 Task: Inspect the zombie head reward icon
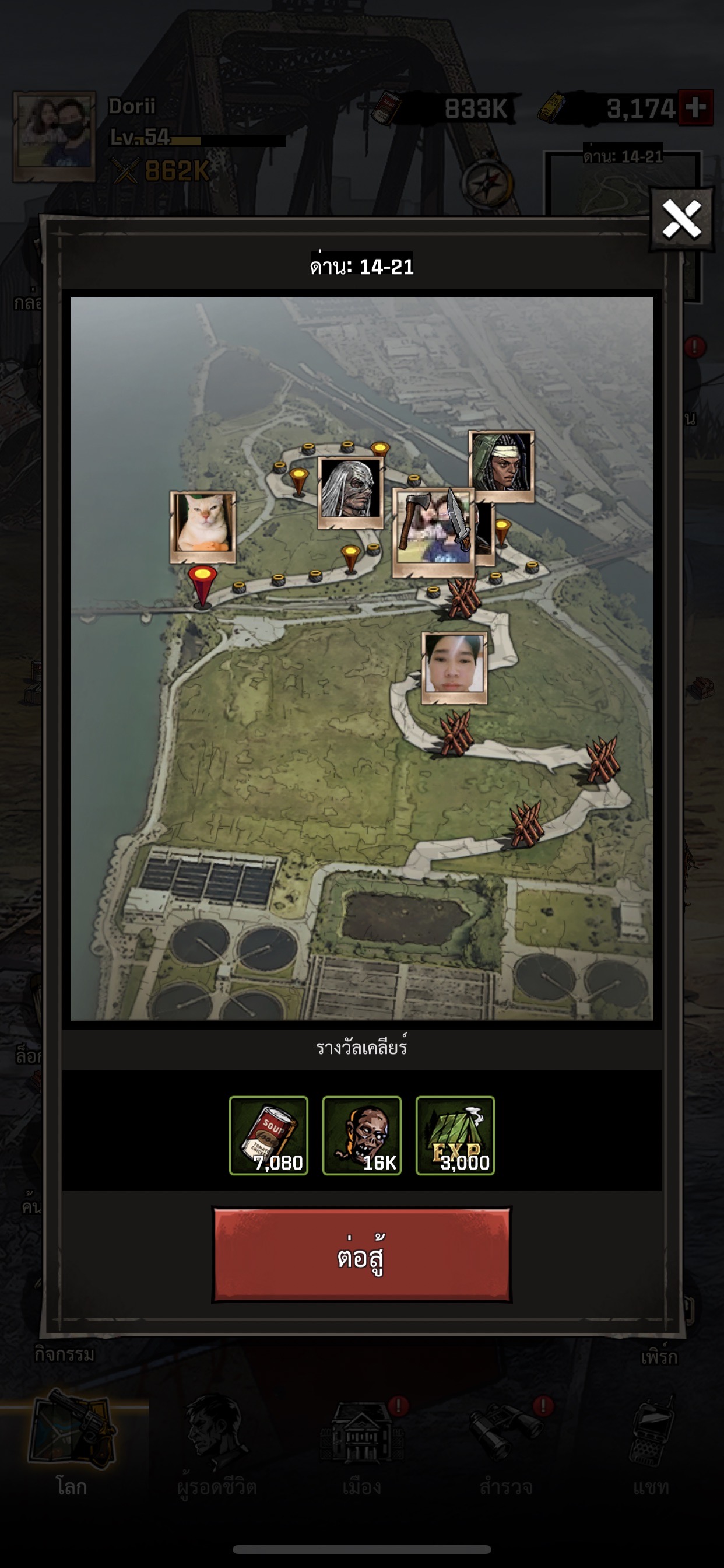[x=361, y=1135]
